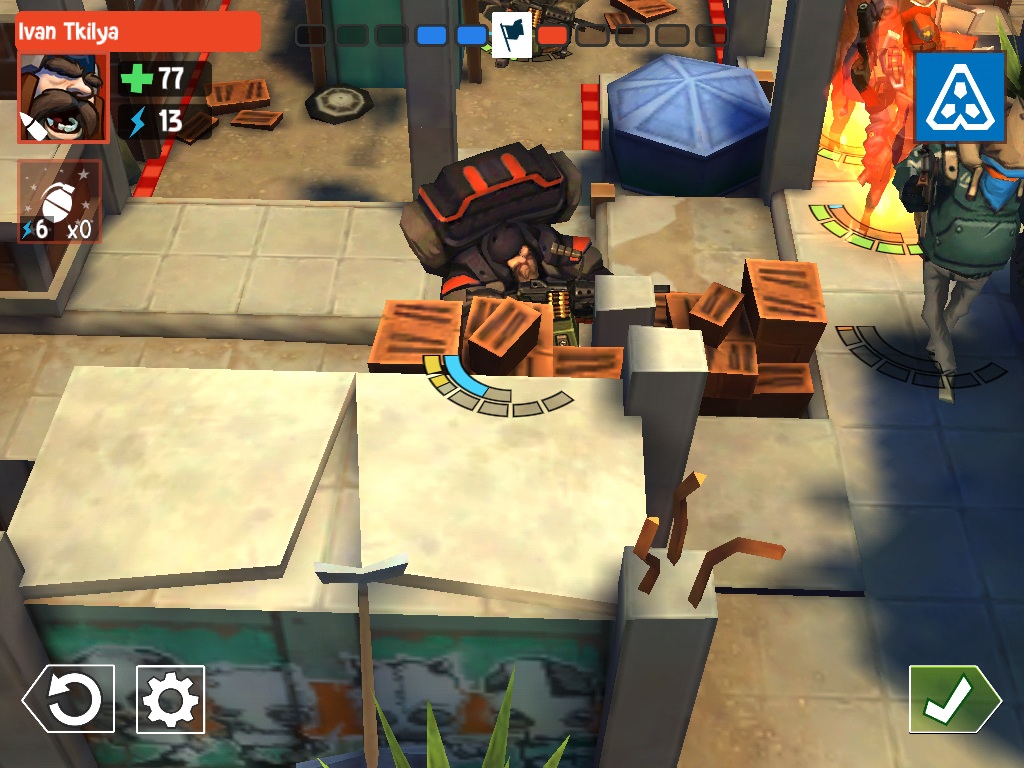Tap the blue triangle emblem button
Screen dimensions: 1024x768
click(x=959, y=96)
